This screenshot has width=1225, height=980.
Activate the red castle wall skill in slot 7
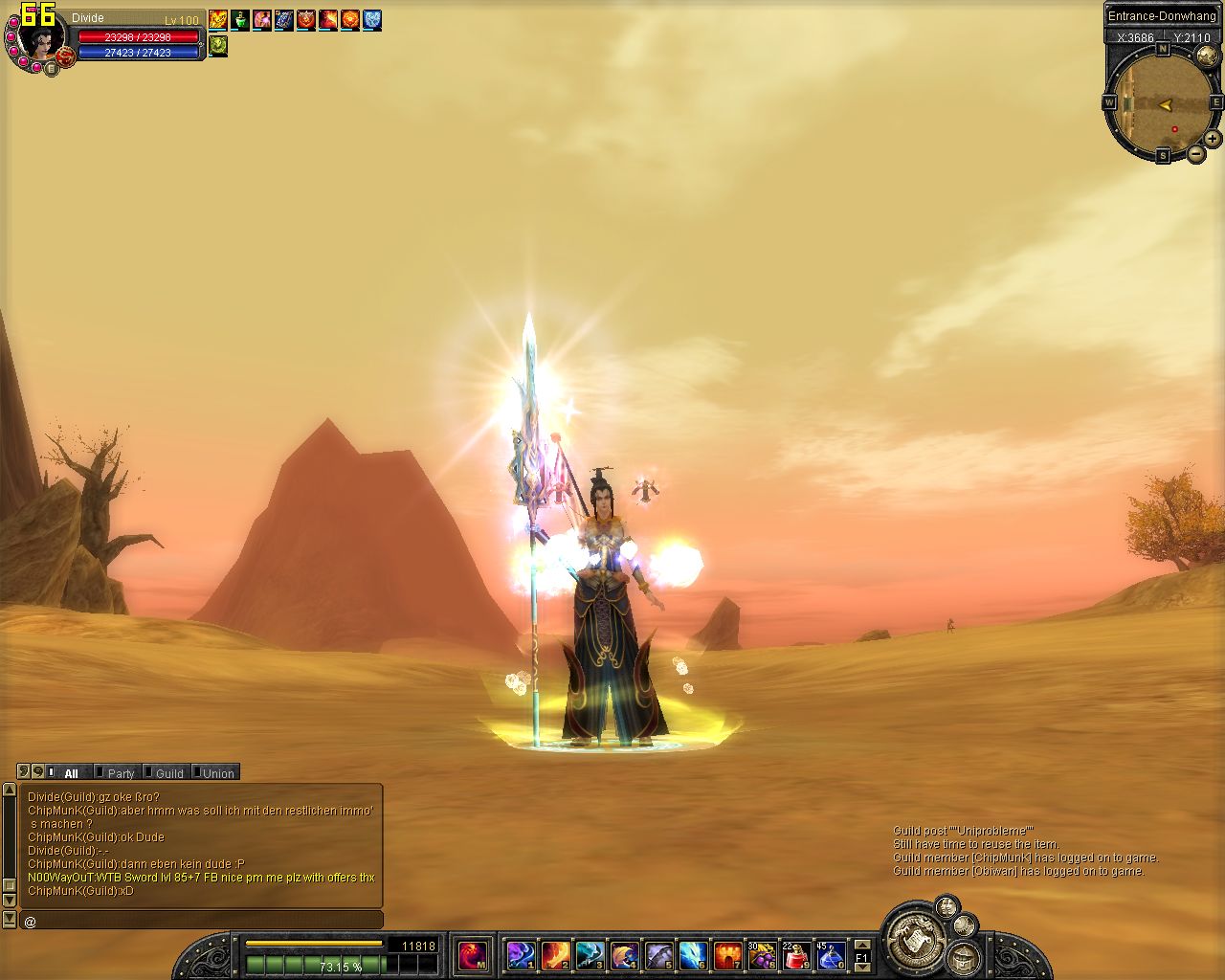(727, 954)
